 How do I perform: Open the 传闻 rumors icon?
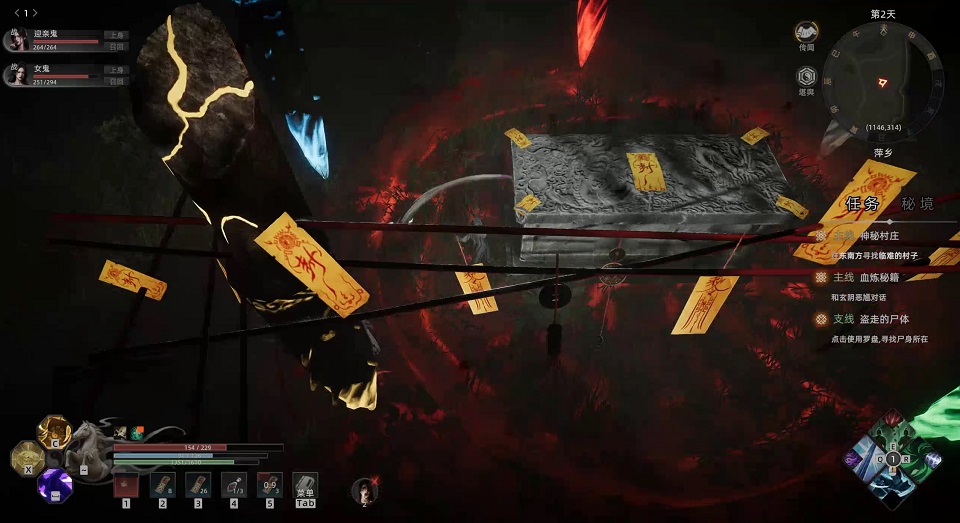click(x=806, y=34)
